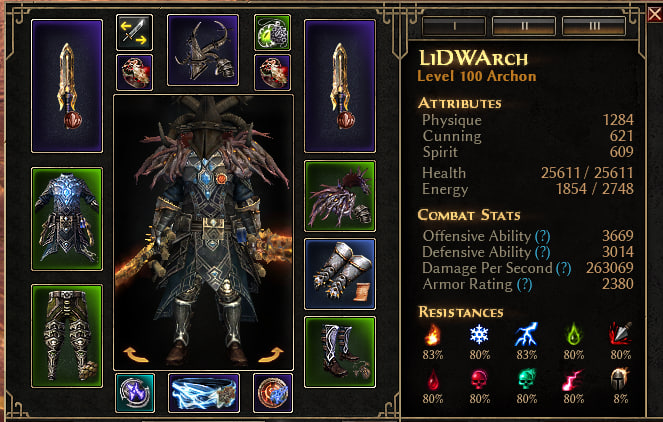Select the silver gauntlets slot
This screenshot has width=663, height=422.
(x=339, y=272)
